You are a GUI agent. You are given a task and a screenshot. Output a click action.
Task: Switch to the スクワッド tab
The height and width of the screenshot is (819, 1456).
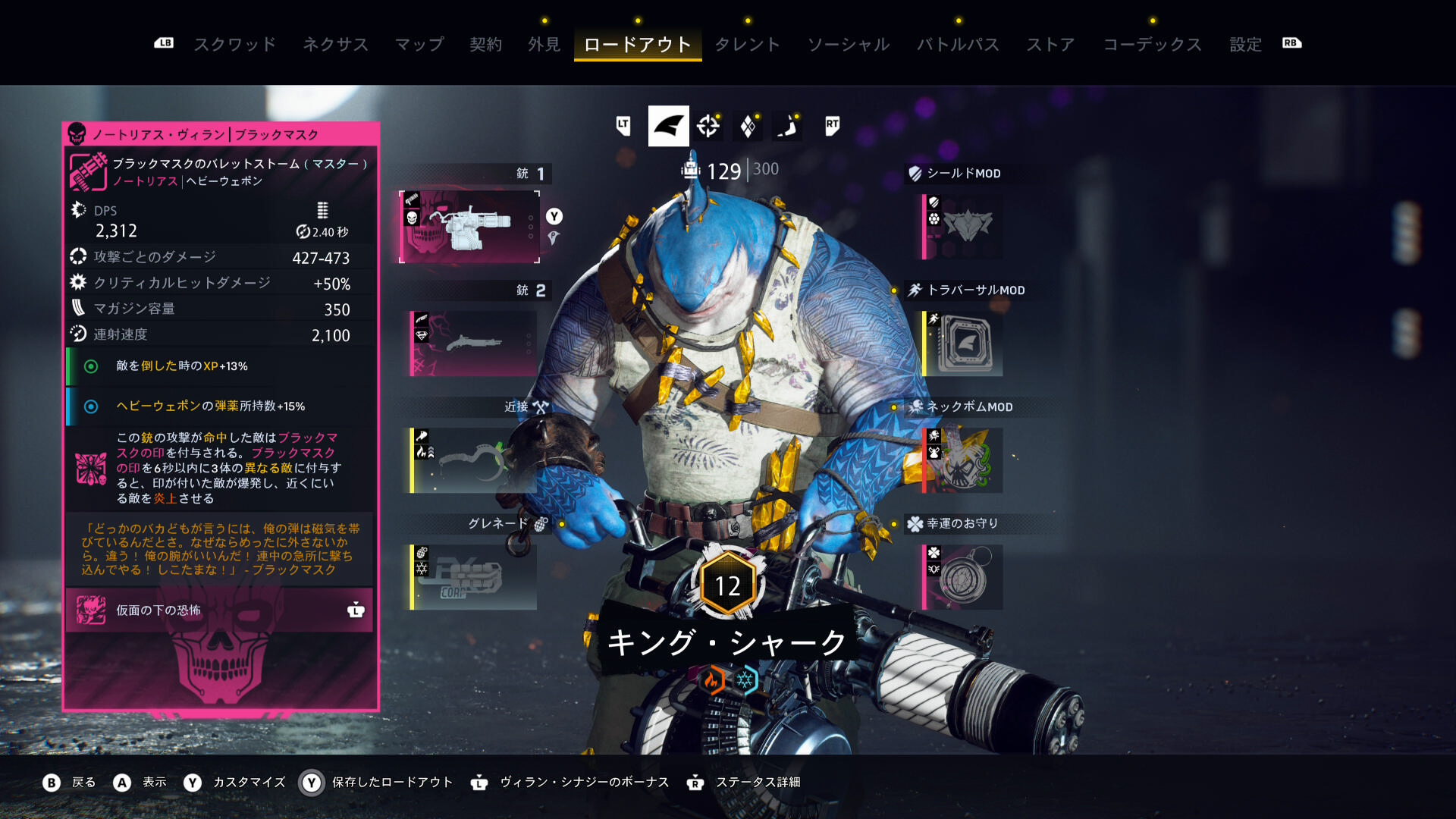pyautogui.click(x=235, y=44)
